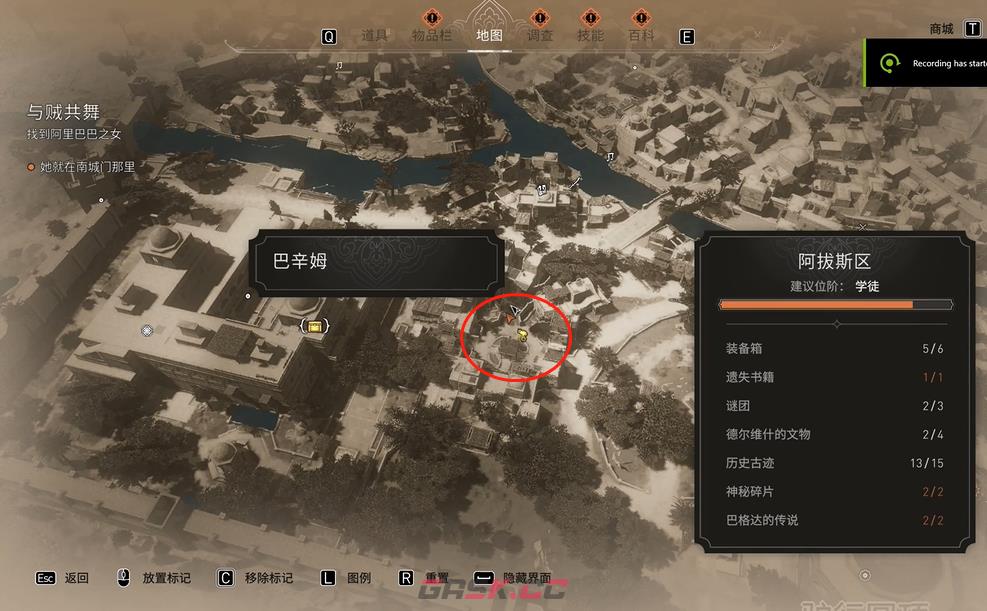Go to the 百科 codex tab
The width and height of the screenshot is (987, 611).
(641, 36)
